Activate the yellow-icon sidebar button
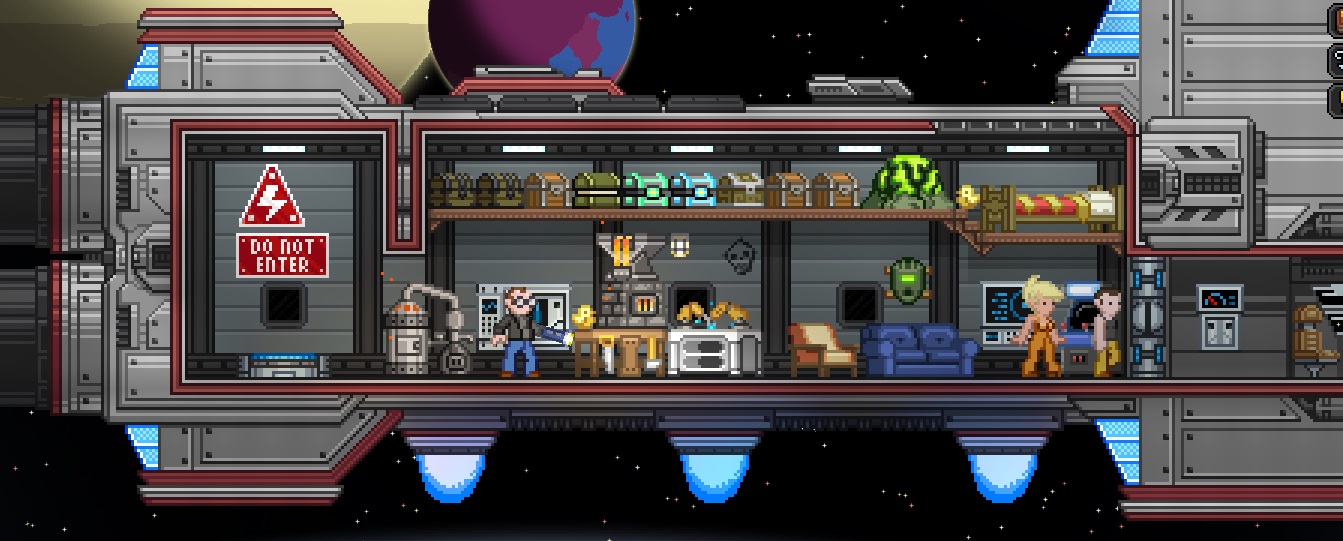1343x541 pixels. 1338,99
